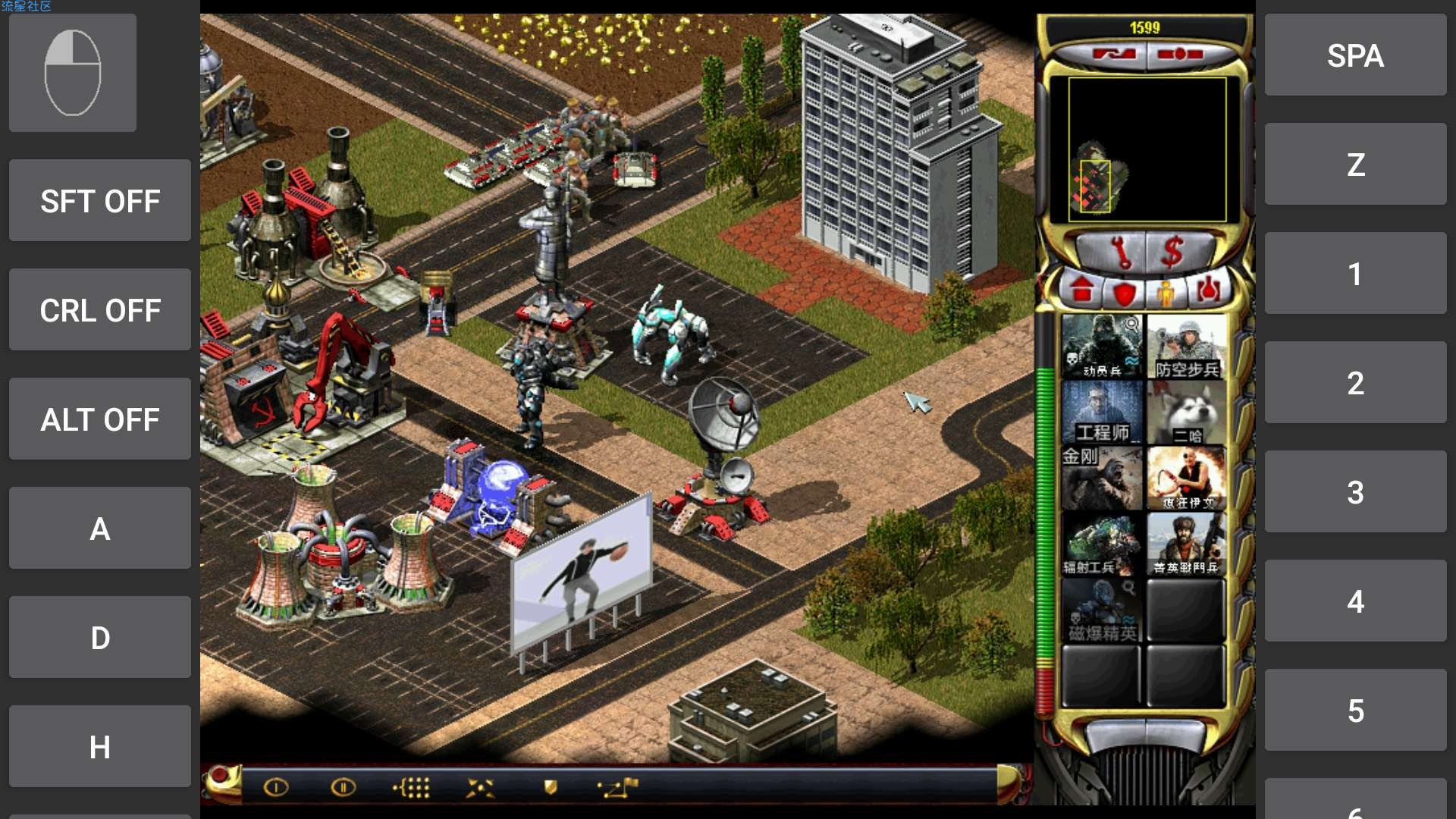Open the defenses shield tab
1456x819 pixels.
tap(1124, 292)
